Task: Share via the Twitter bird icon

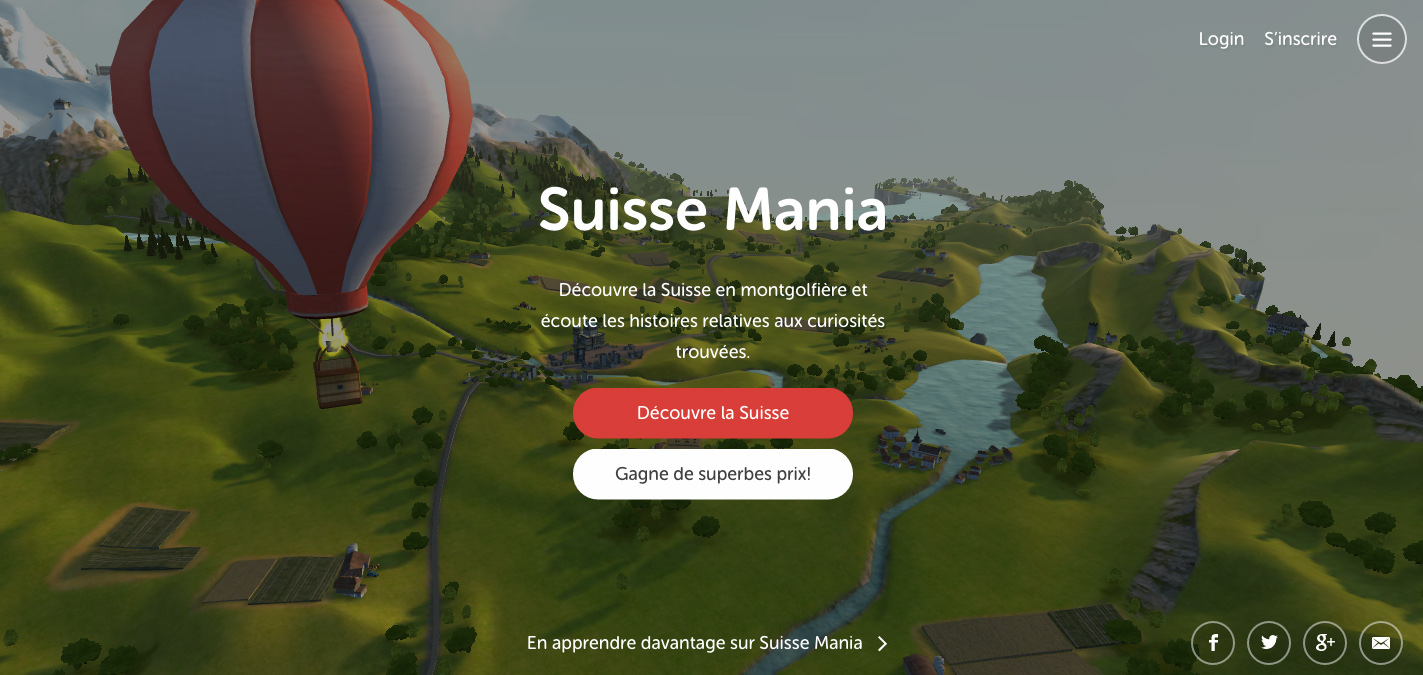Action: 1269,643
